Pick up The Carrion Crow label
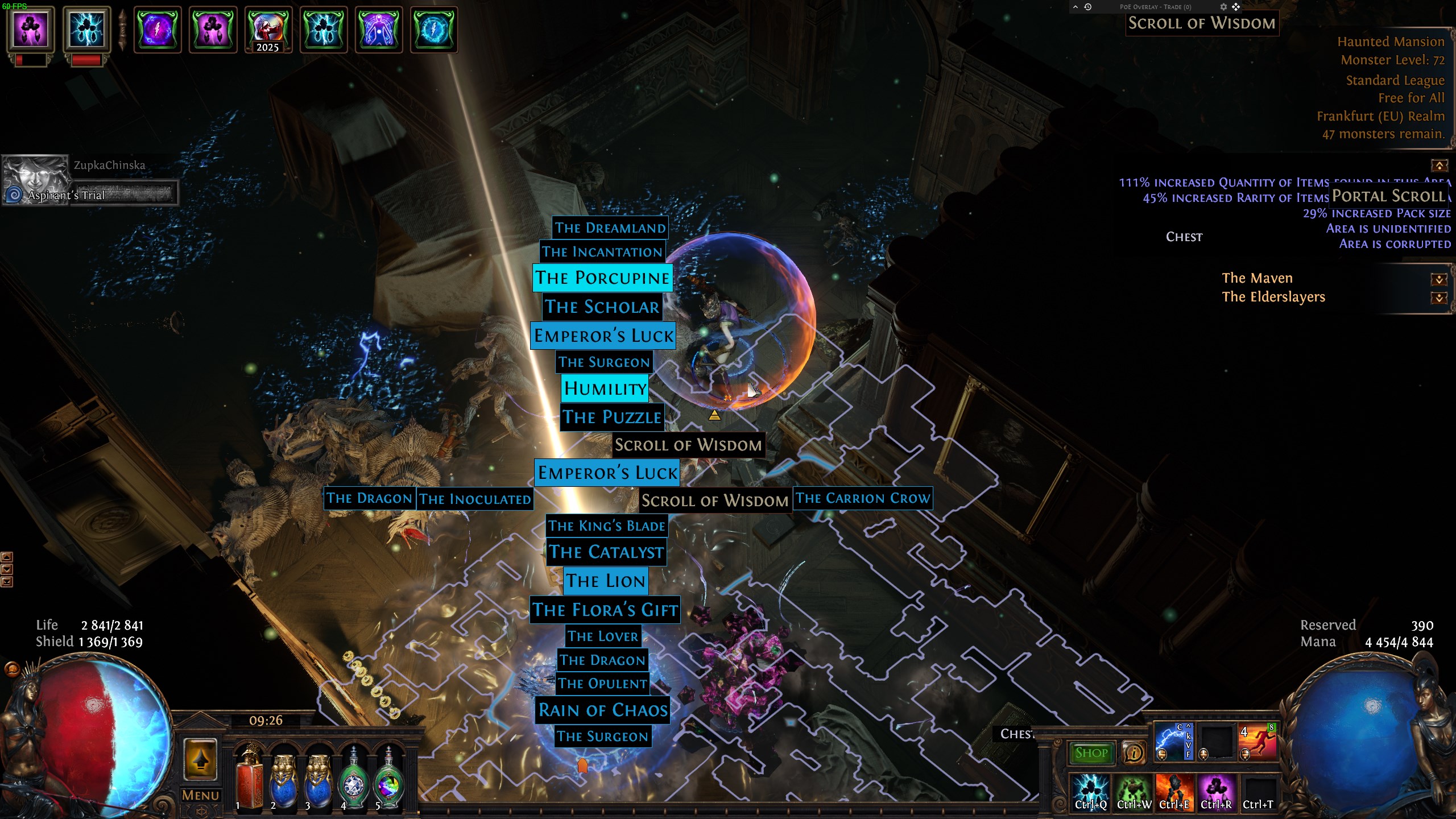 (862, 499)
